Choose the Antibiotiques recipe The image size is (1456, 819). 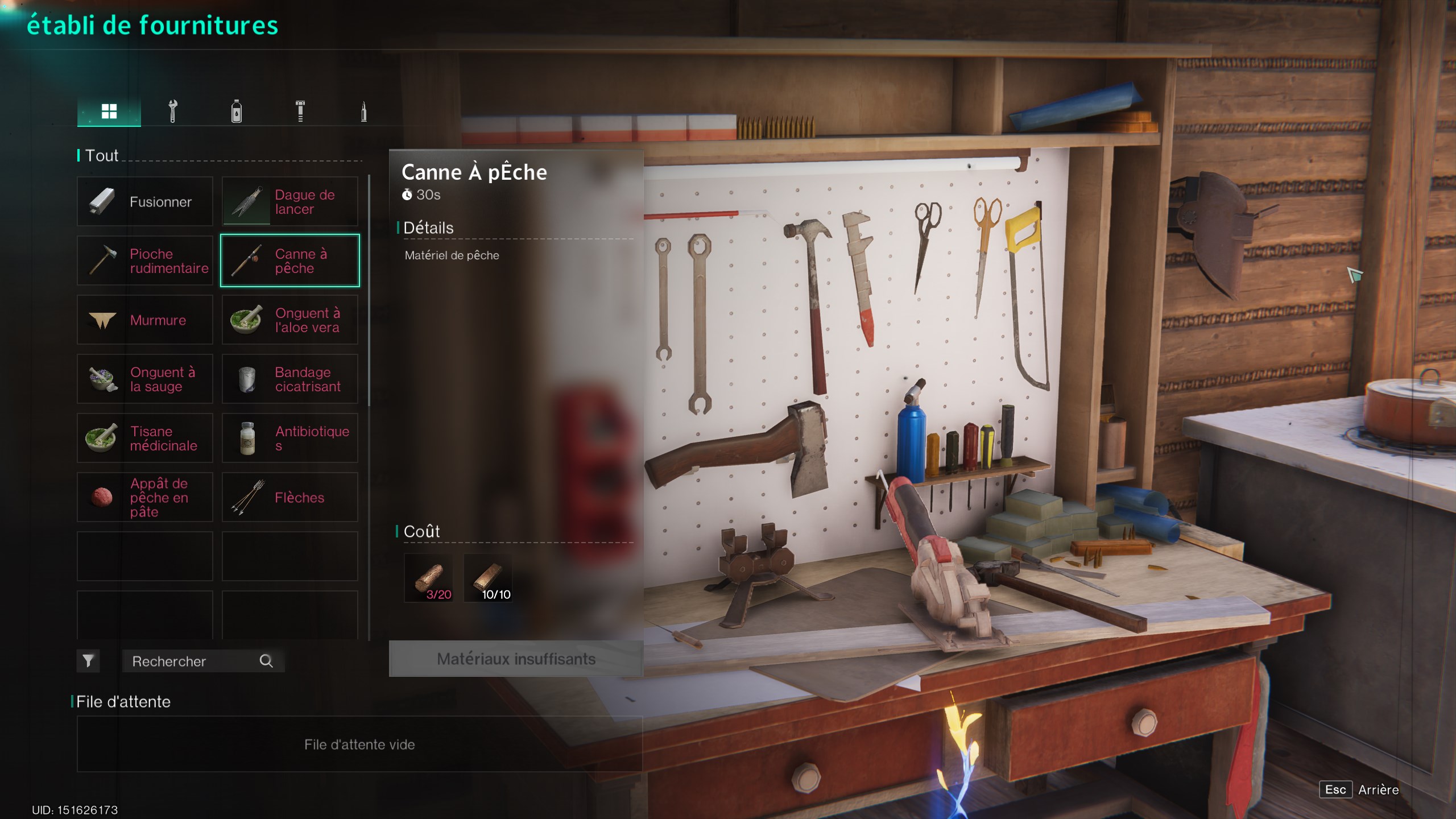[290, 438]
